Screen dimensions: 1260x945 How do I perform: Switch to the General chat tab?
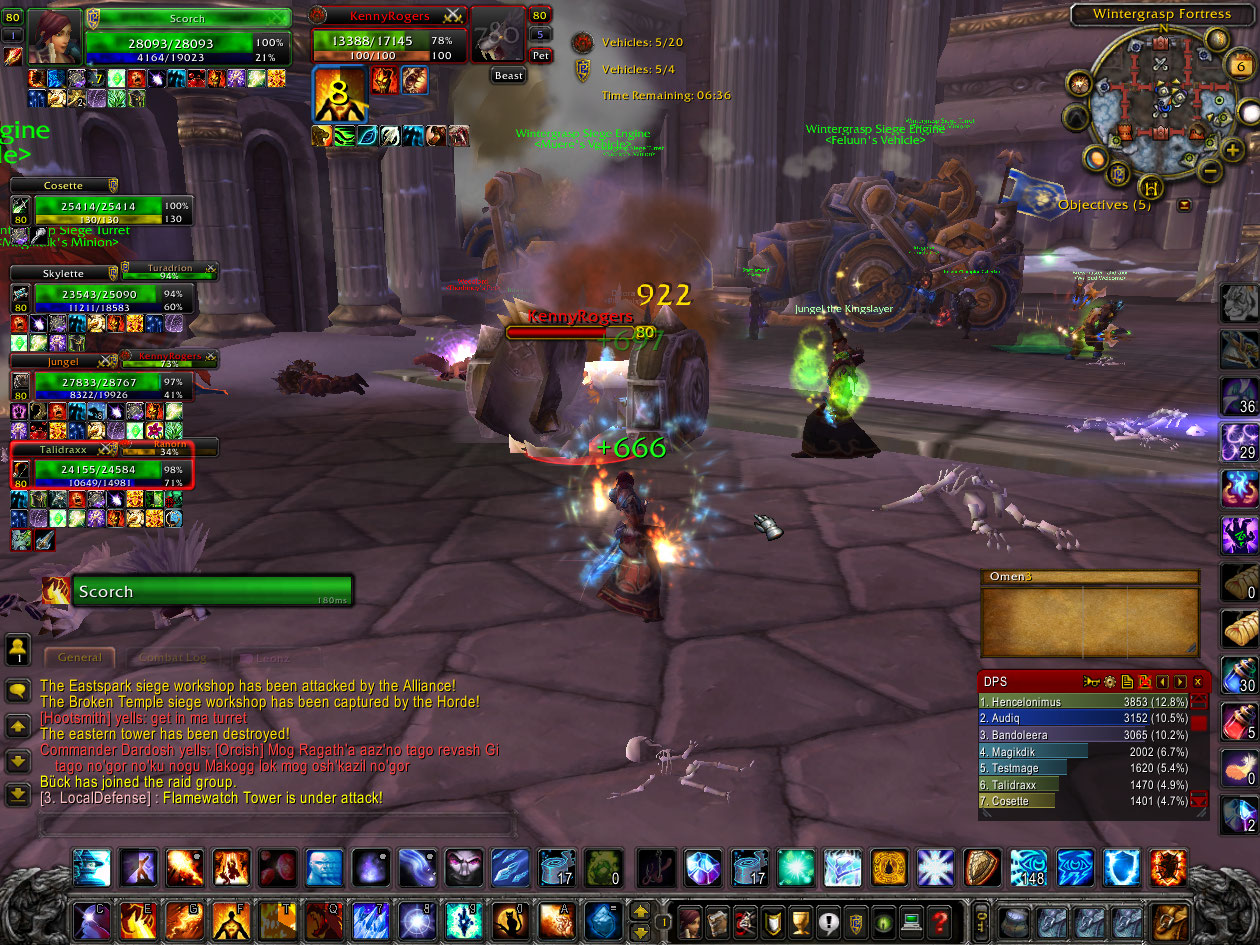(80, 658)
